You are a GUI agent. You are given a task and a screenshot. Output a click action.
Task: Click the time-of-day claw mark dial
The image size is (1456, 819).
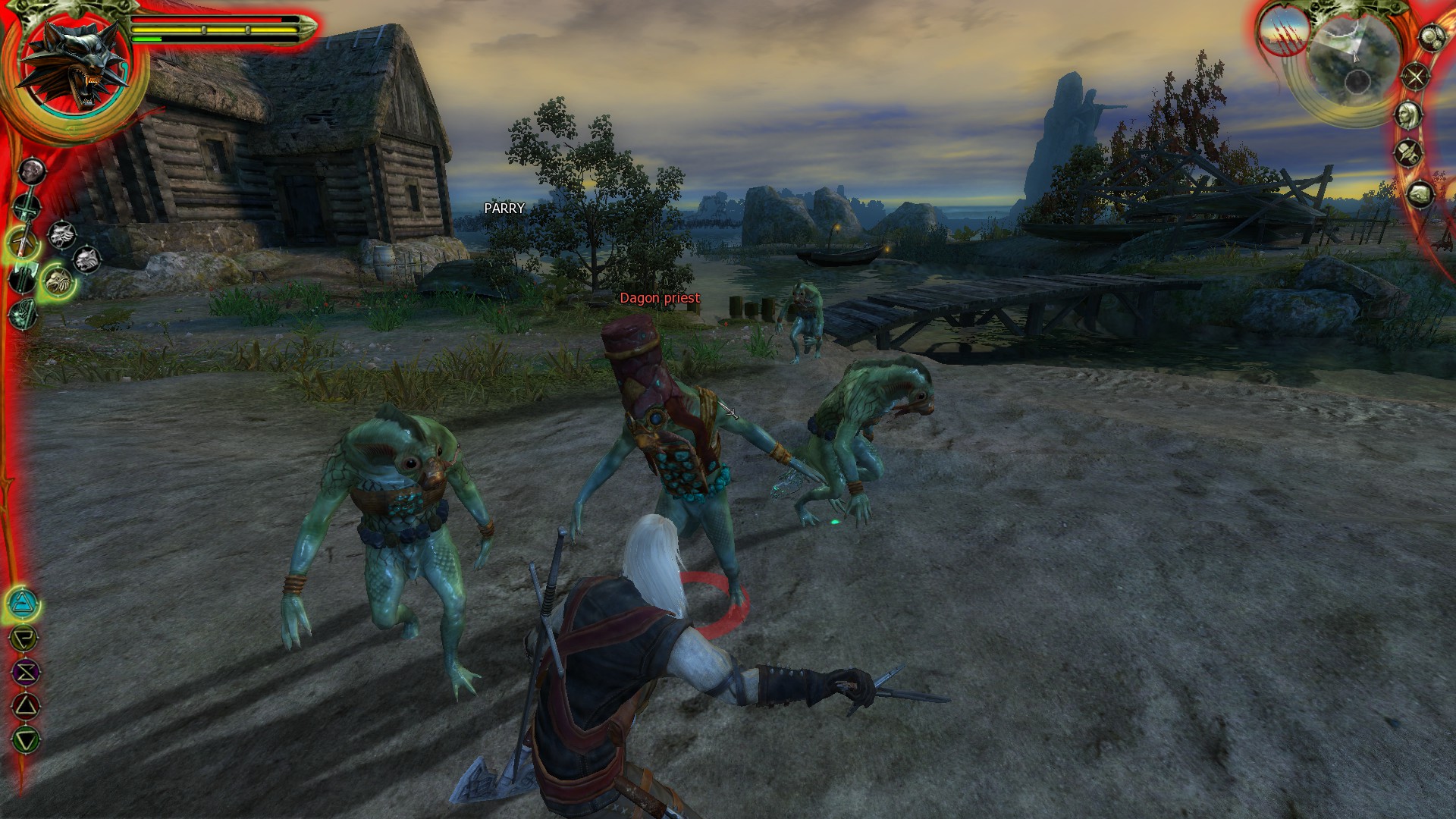1284,34
